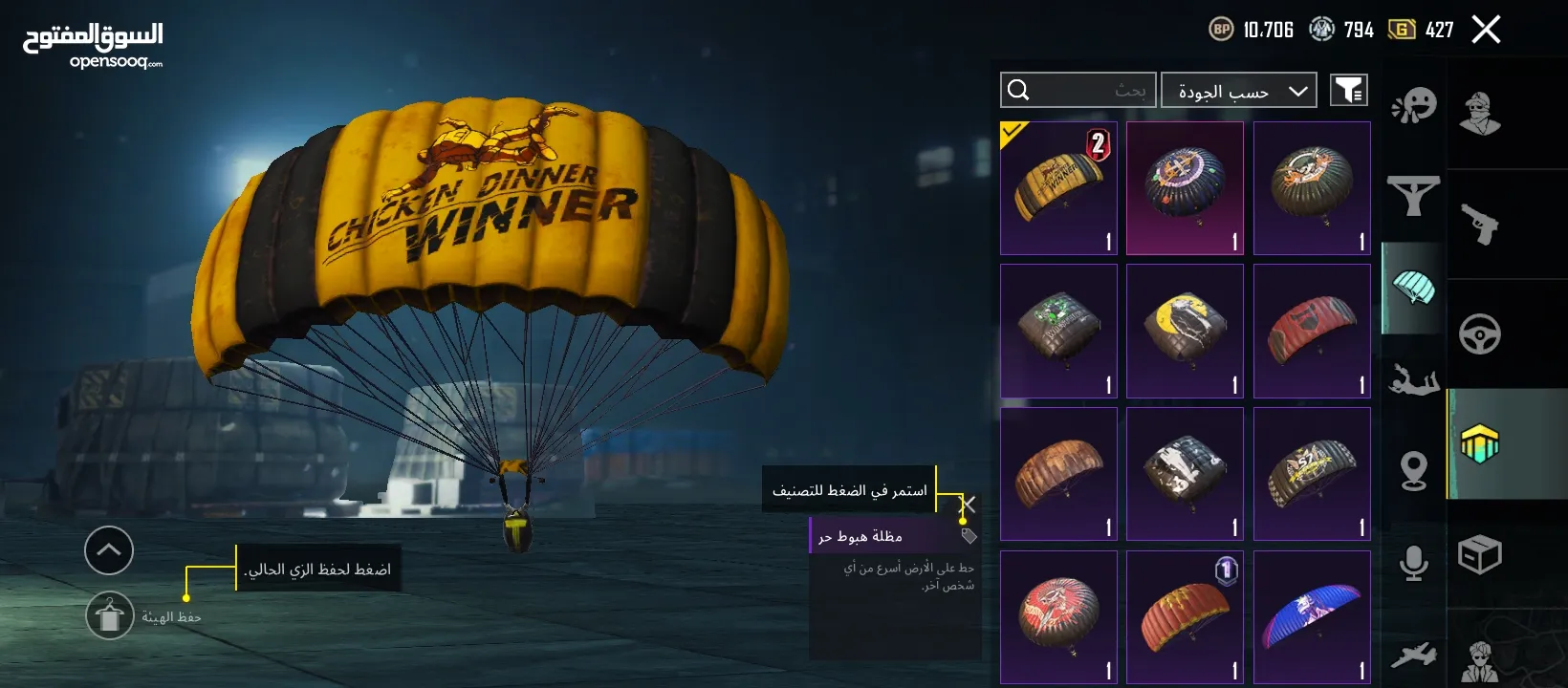Close the inventory screen
The height and width of the screenshot is (688, 1568).
1486,30
